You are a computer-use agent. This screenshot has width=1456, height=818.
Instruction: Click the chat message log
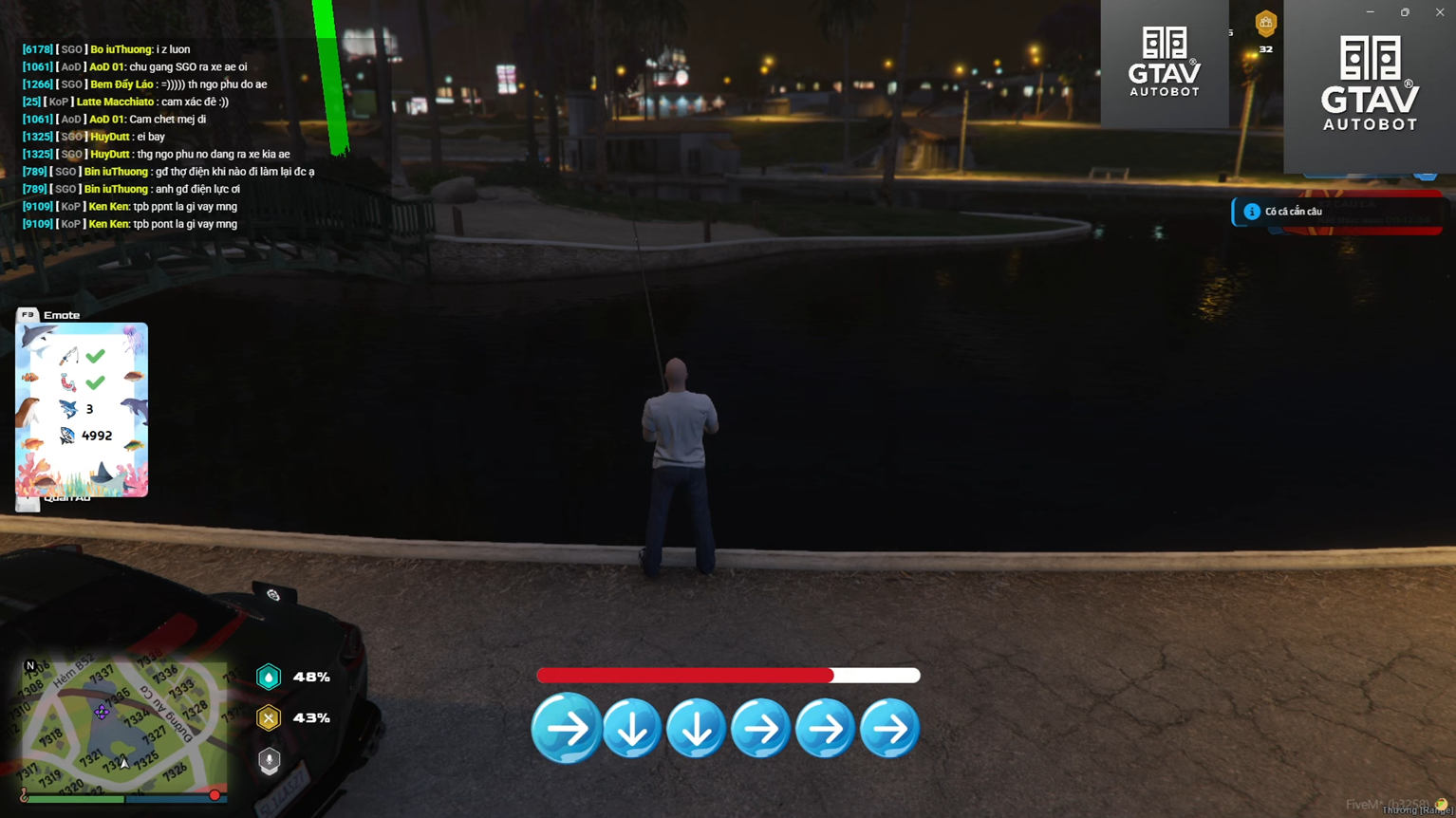click(169, 137)
